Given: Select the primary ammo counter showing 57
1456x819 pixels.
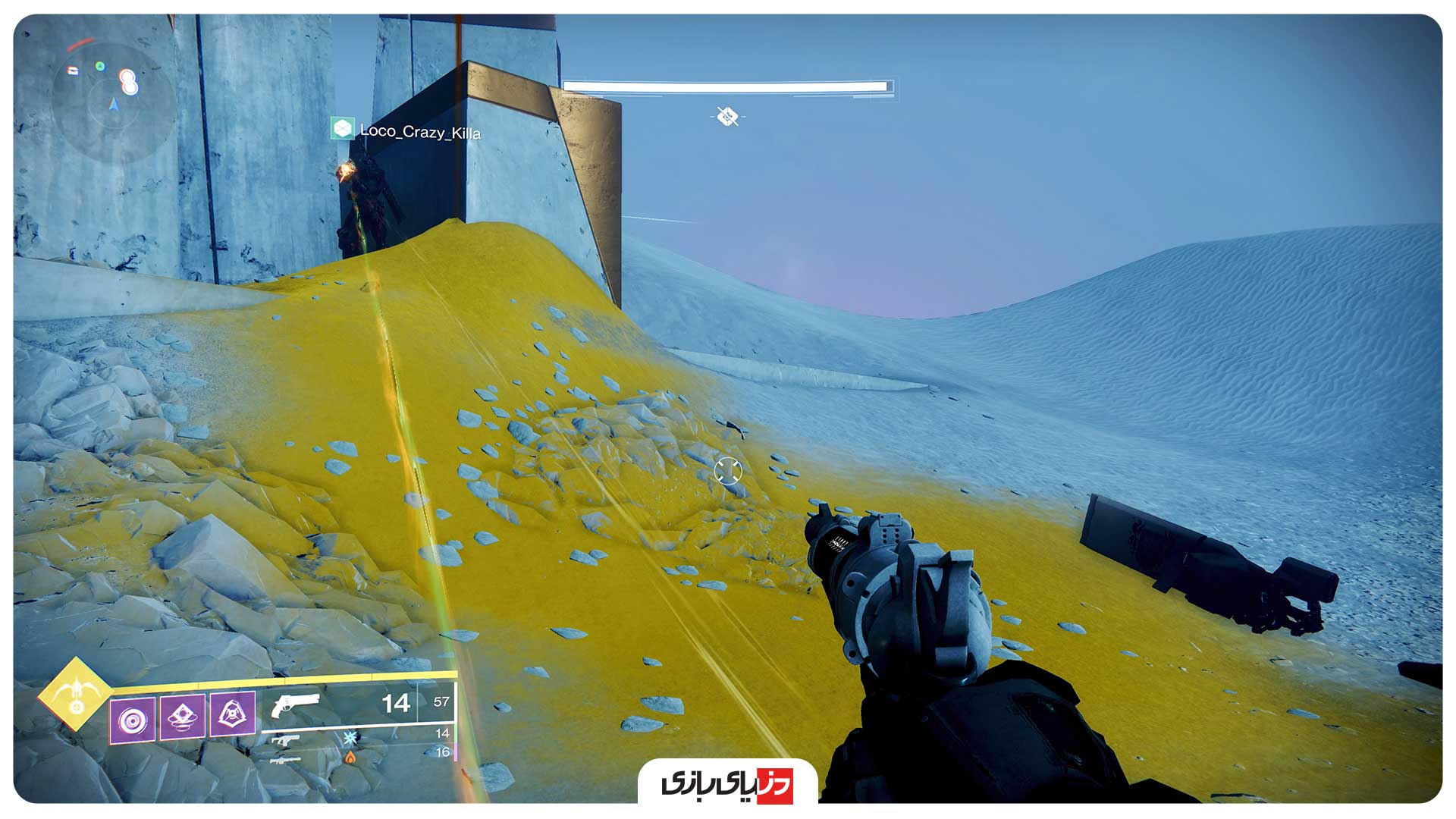Looking at the screenshot, I should [442, 703].
